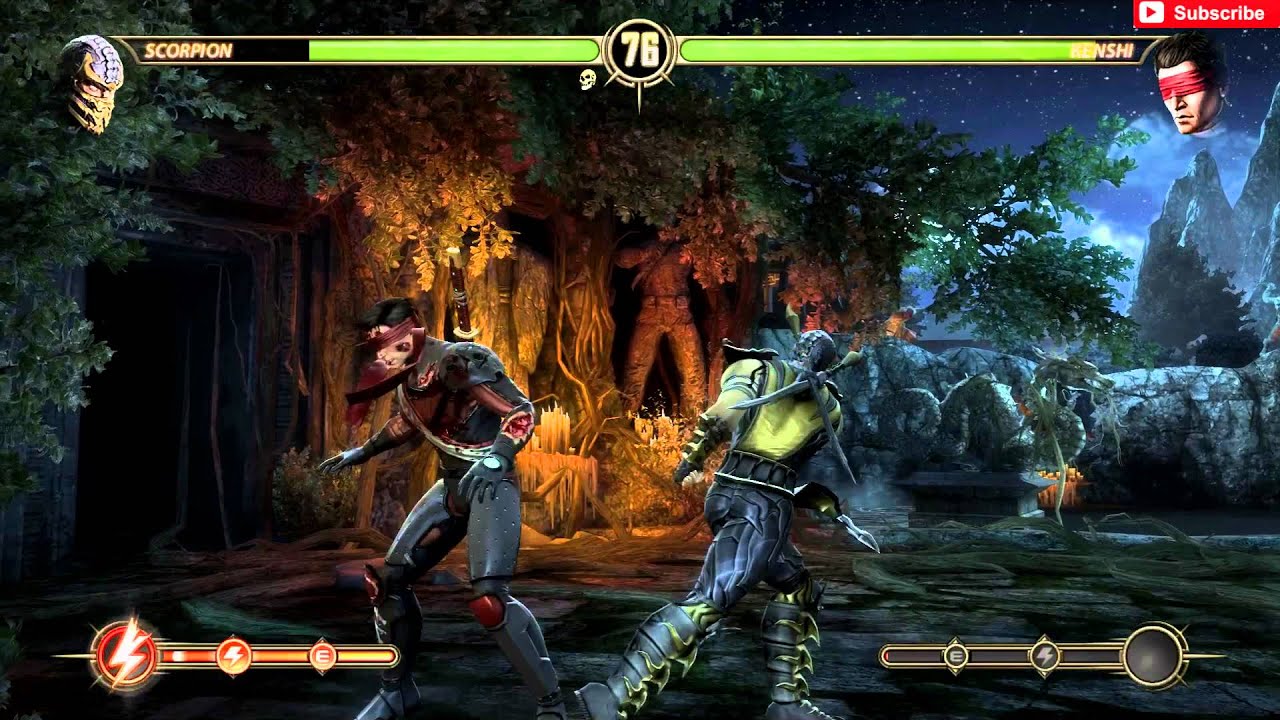Select the small lightning segment marker on Scorpion's meter
Image resolution: width=1280 pixels, height=720 pixels.
tap(233, 654)
